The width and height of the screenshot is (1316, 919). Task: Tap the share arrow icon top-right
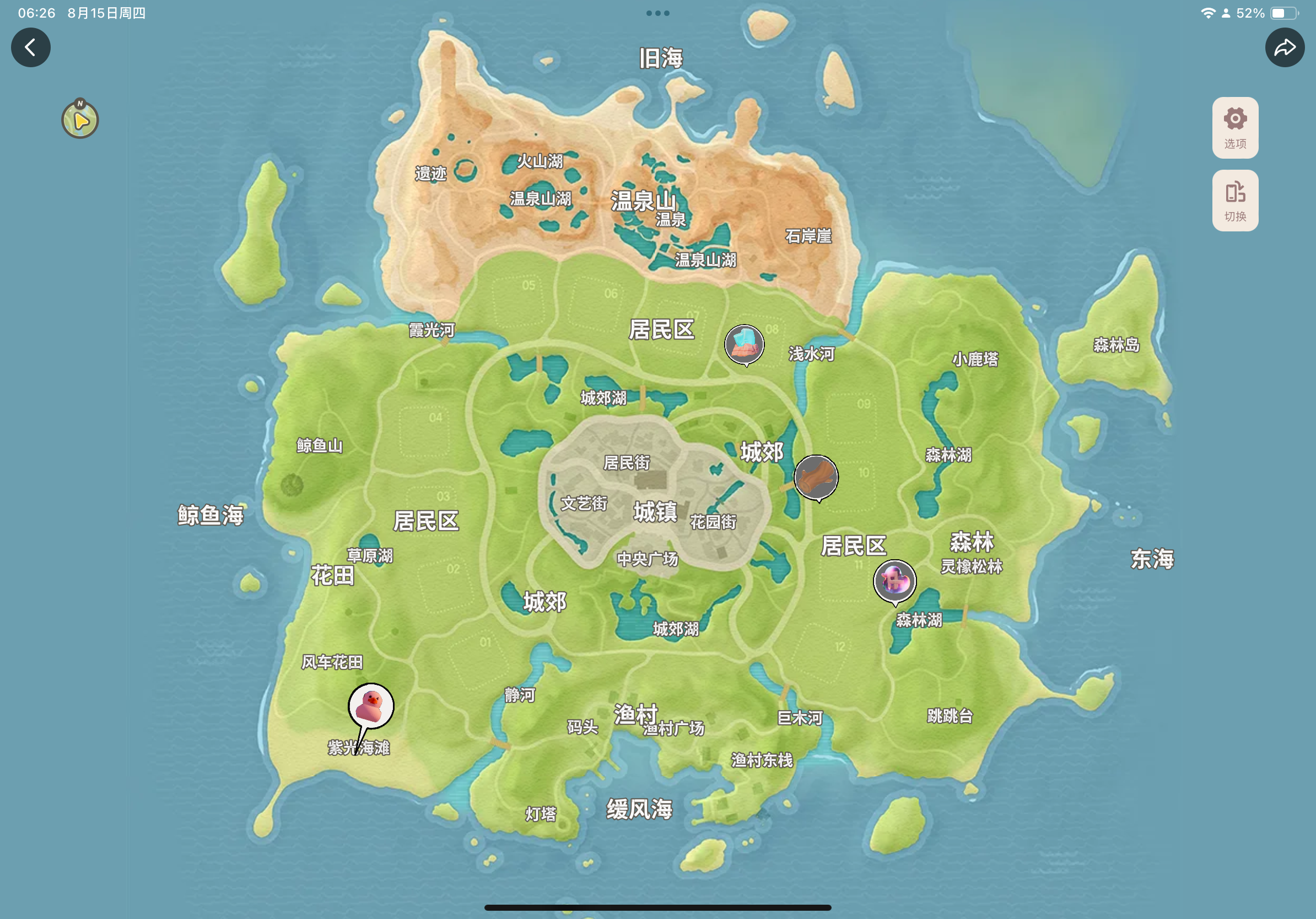coord(1285,47)
